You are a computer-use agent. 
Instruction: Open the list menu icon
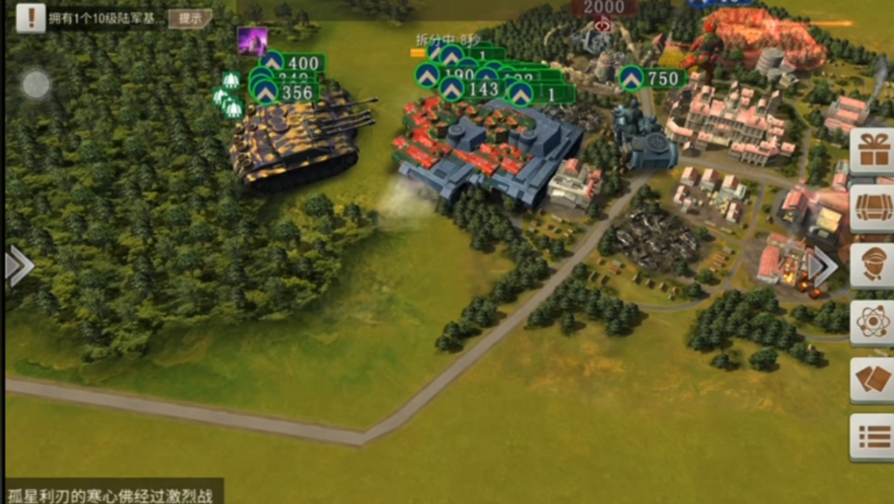point(872,436)
